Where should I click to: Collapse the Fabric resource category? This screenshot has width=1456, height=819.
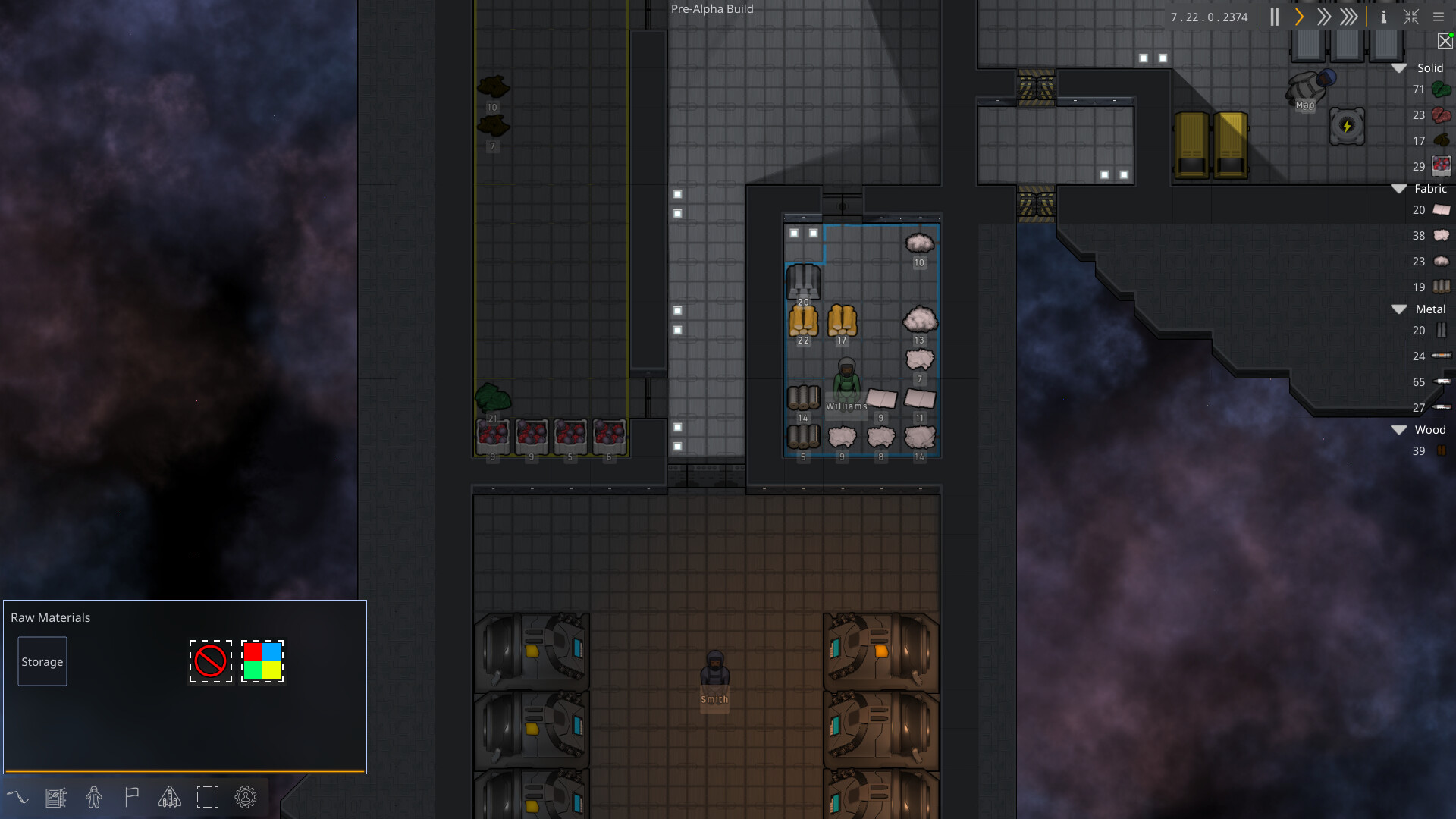tap(1399, 188)
